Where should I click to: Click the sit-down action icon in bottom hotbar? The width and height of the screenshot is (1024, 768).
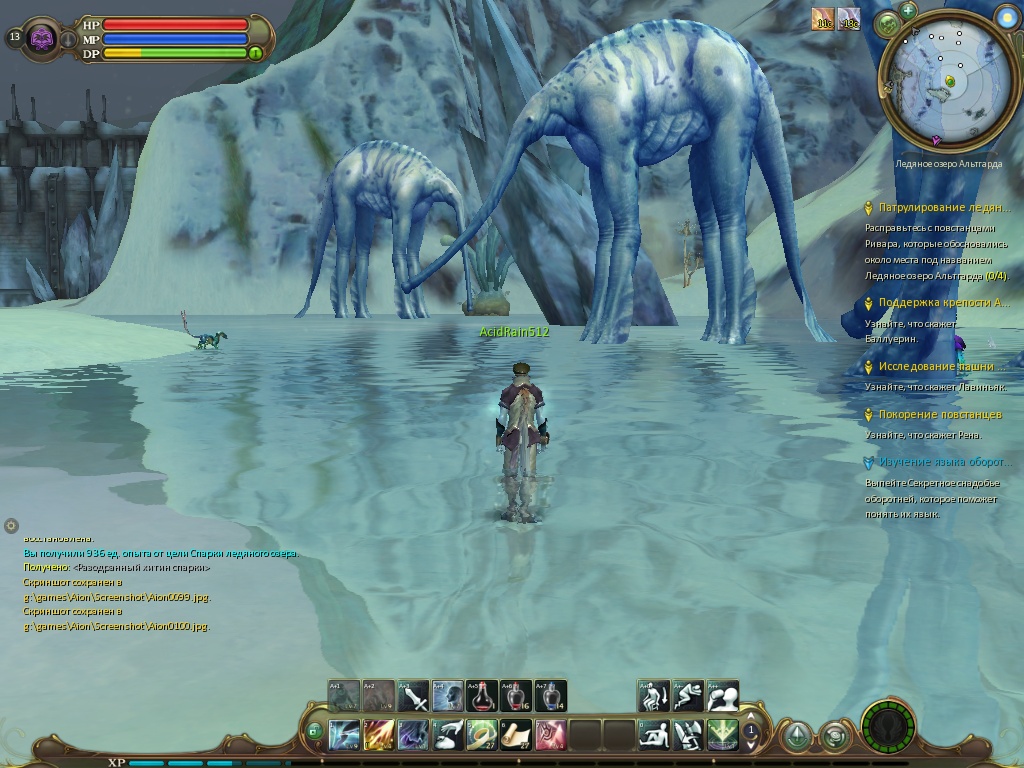(x=655, y=735)
